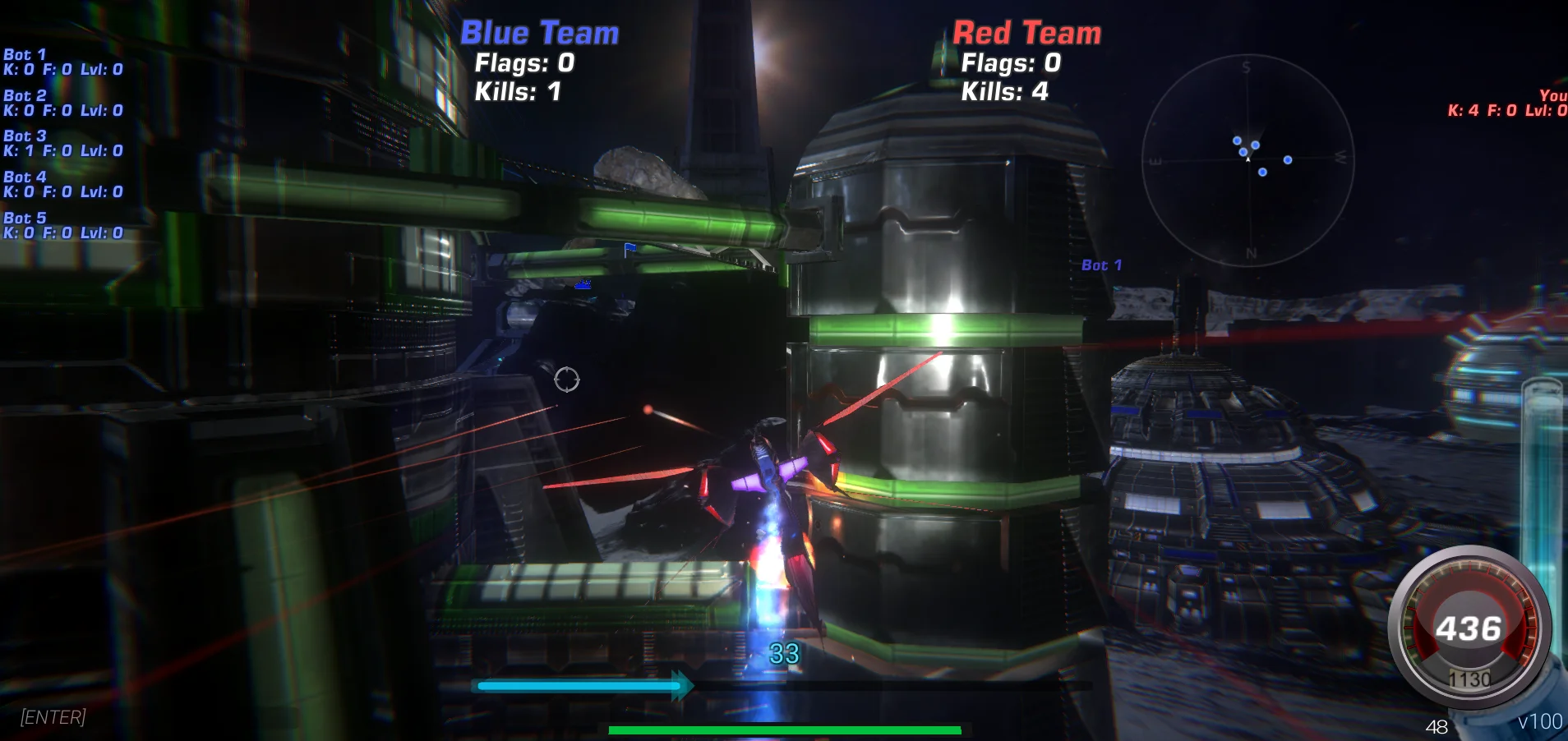The height and width of the screenshot is (741, 1568).
Task: Toggle the 1130 altitude readout
Action: point(1471,679)
